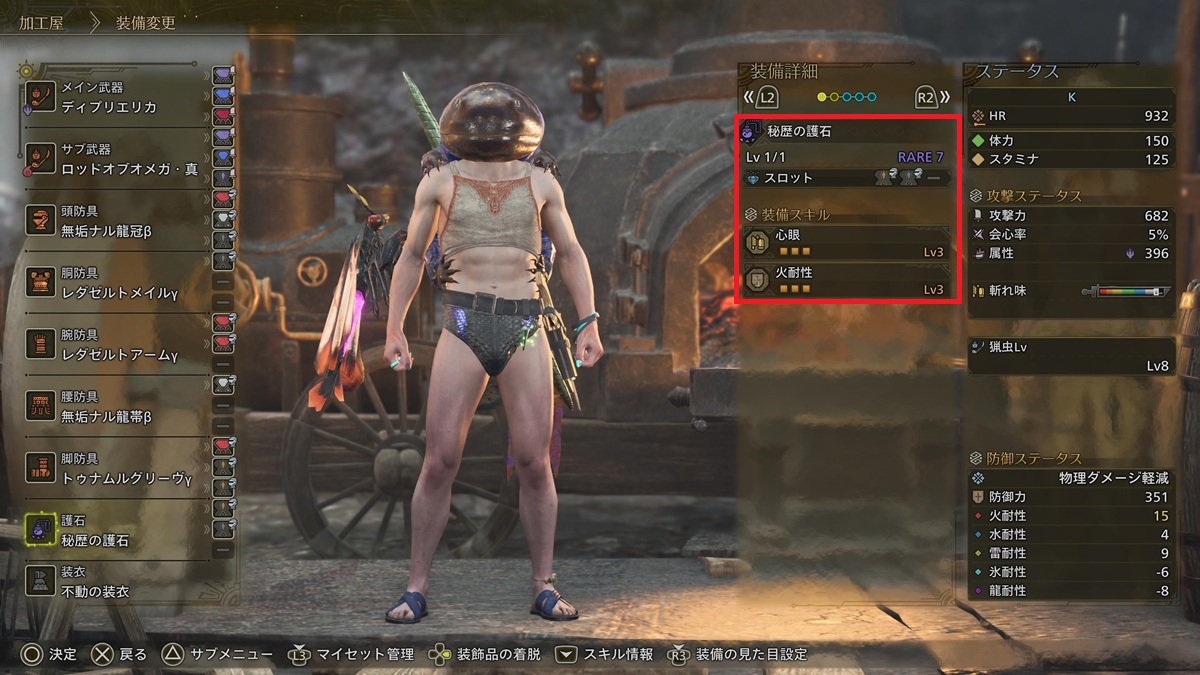This screenshot has width=1200, height=675.
Task: Select the サブ武器 ロットオブオメガ・真 slot
Action: pyautogui.click(x=120, y=158)
